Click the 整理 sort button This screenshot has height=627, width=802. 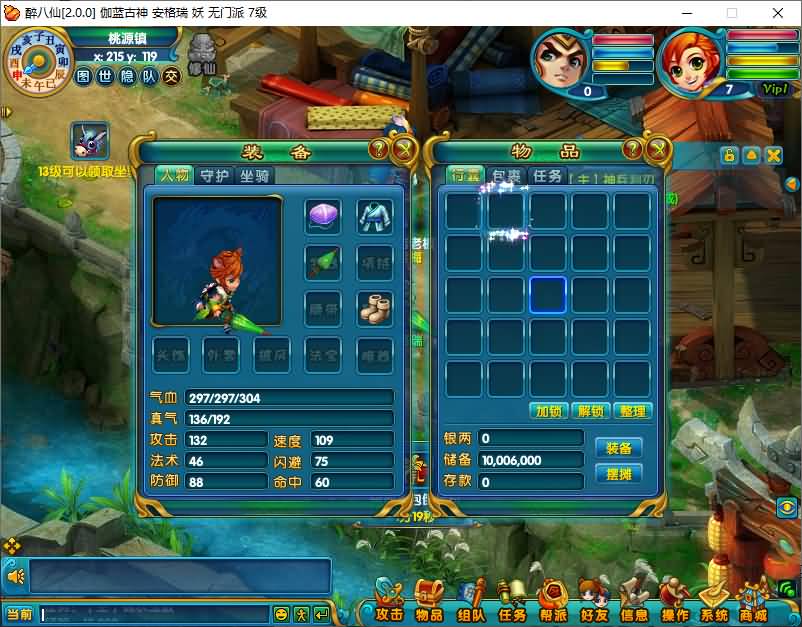click(x=633, y=411)
